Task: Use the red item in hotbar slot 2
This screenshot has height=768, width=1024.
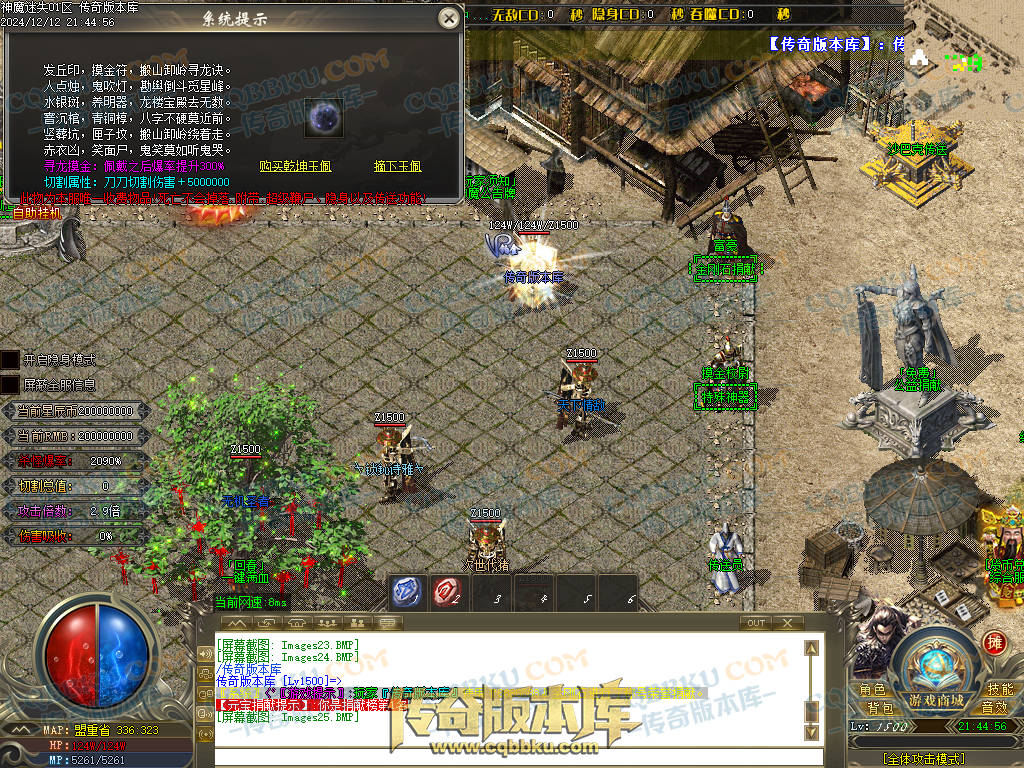Action: click(x=446, y=592)
